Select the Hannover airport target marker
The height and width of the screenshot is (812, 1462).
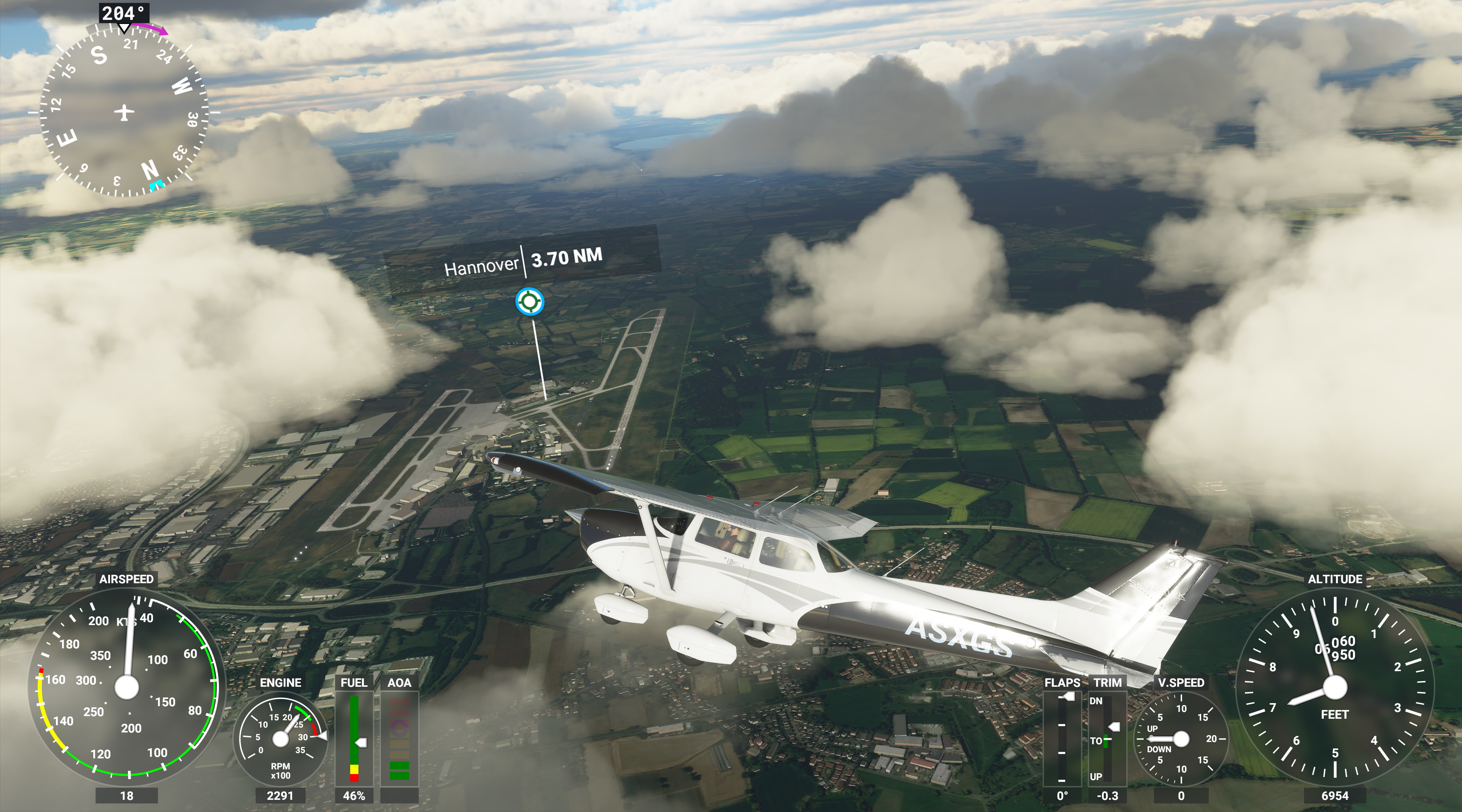tap(529, 301)
